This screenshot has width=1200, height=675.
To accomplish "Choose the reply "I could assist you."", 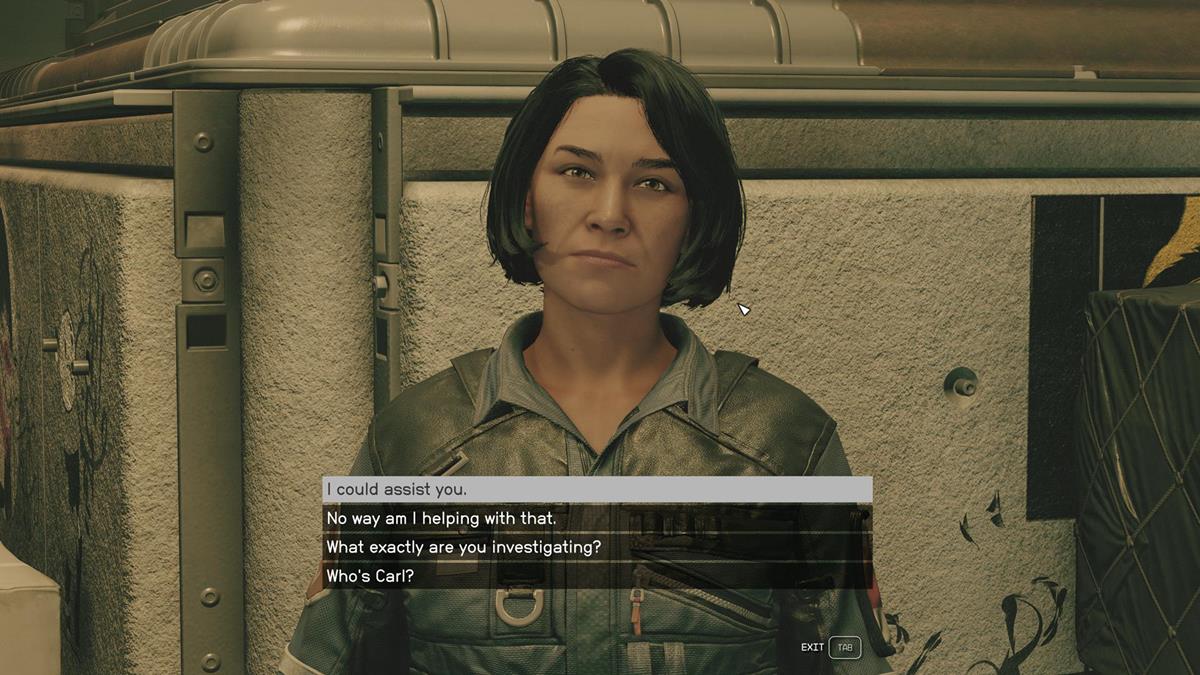I will tap(596, 489).
